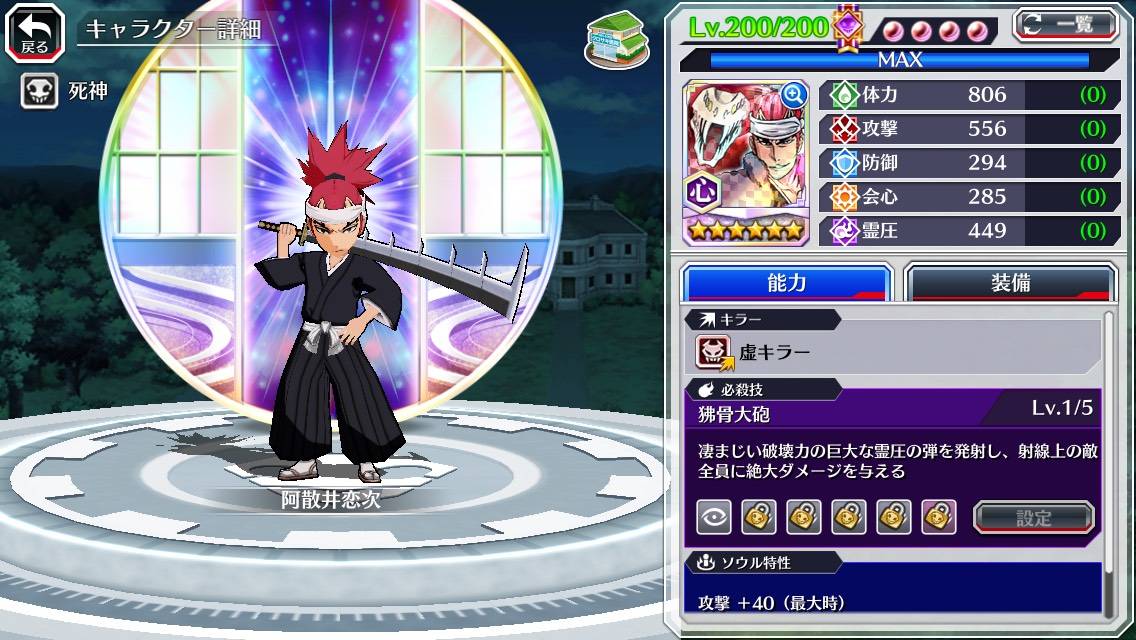Image resolution: width=1136 pixels, height=640 pixels.
Task: Switch to the 装備 tab
Action: click(x=1010, y=283)
